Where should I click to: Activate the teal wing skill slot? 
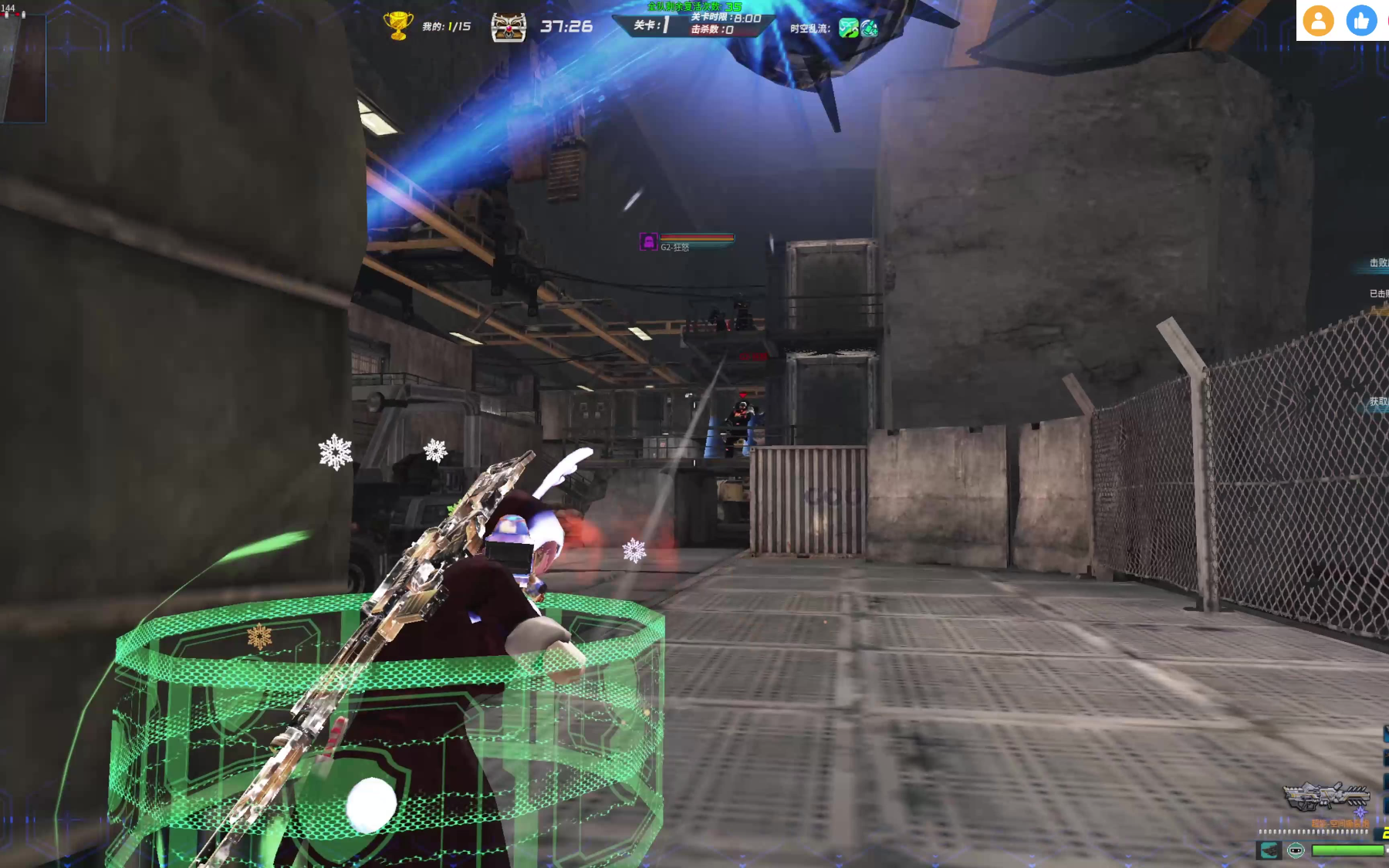(1269, 850)
